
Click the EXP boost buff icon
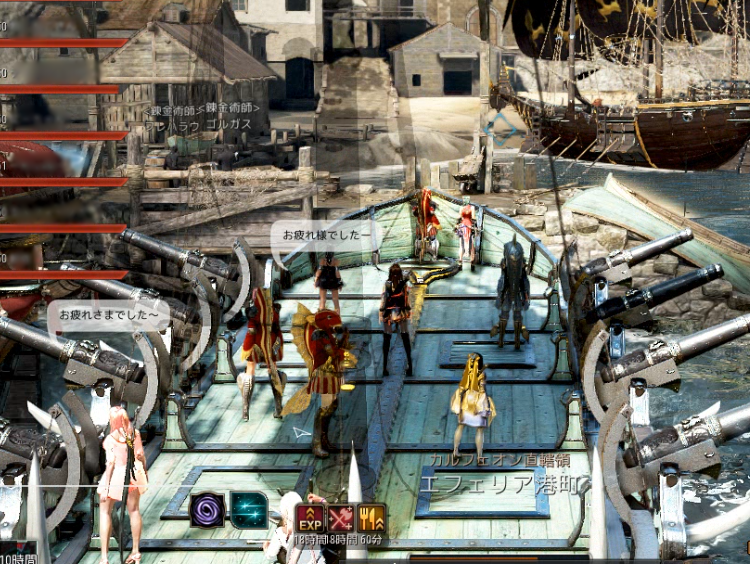(309, 518)
